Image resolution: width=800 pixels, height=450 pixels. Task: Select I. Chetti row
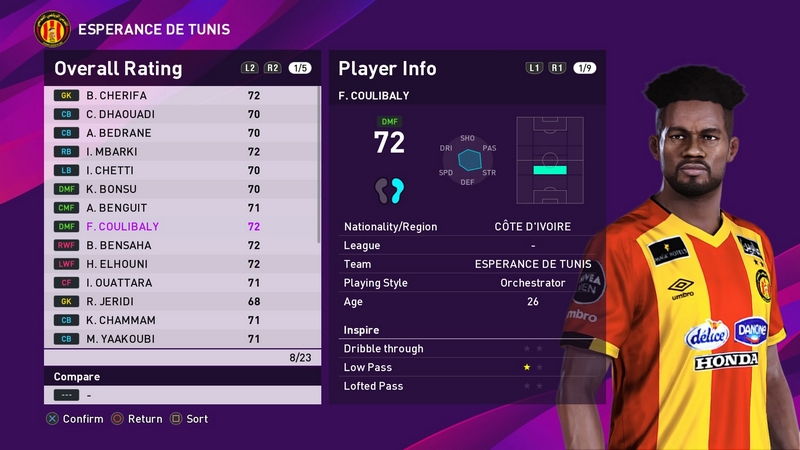pos(180,170)
